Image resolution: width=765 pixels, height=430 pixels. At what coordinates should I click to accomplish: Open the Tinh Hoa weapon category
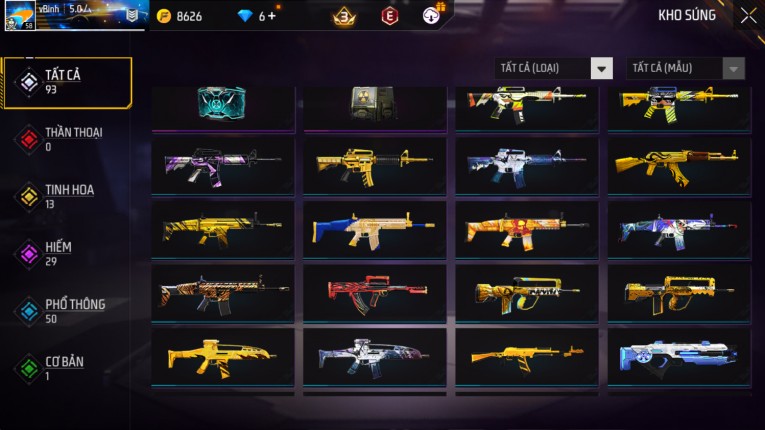[67, 195]
